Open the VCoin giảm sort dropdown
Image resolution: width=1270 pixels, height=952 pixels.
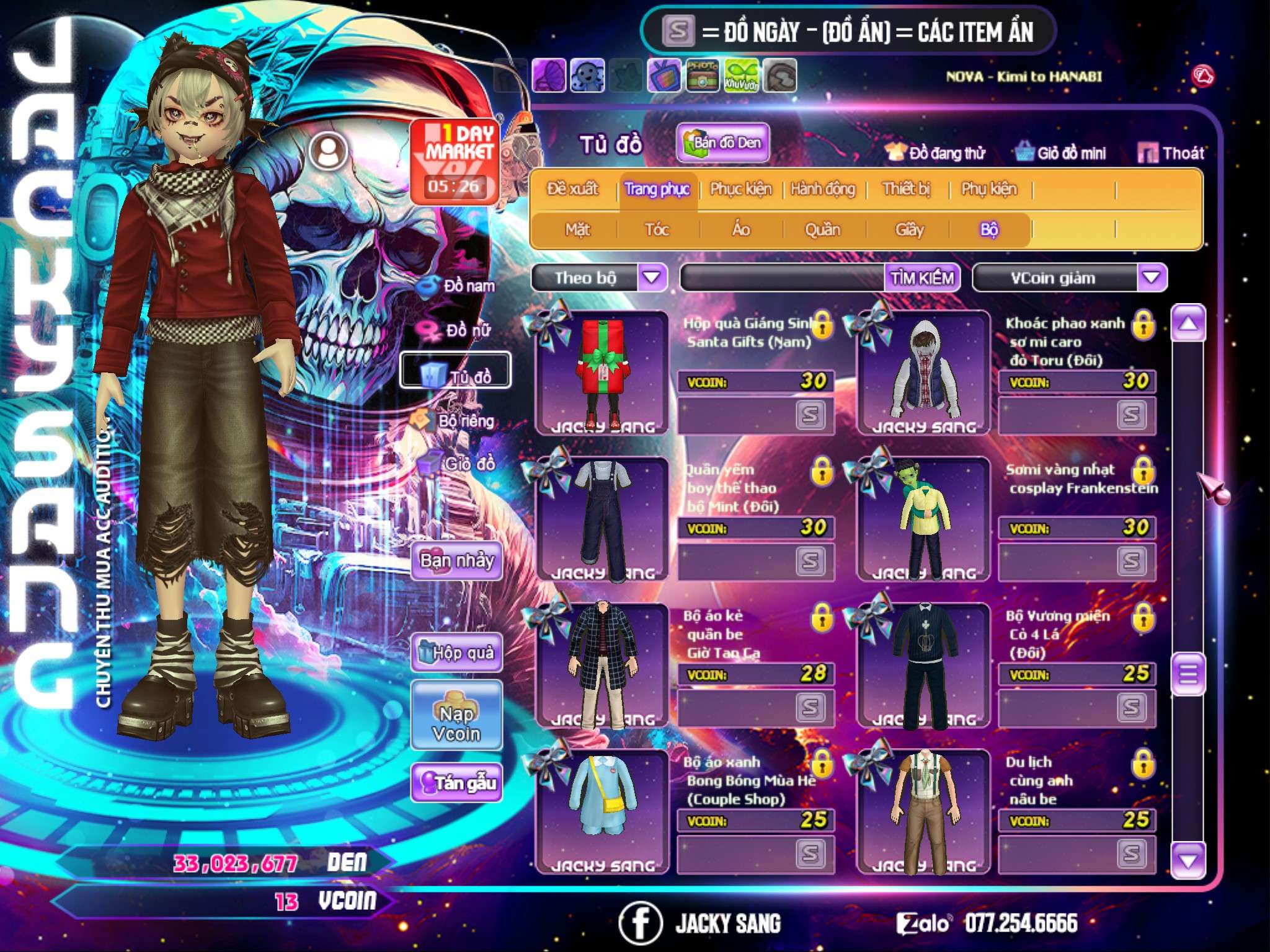(x=1152, y=277)
